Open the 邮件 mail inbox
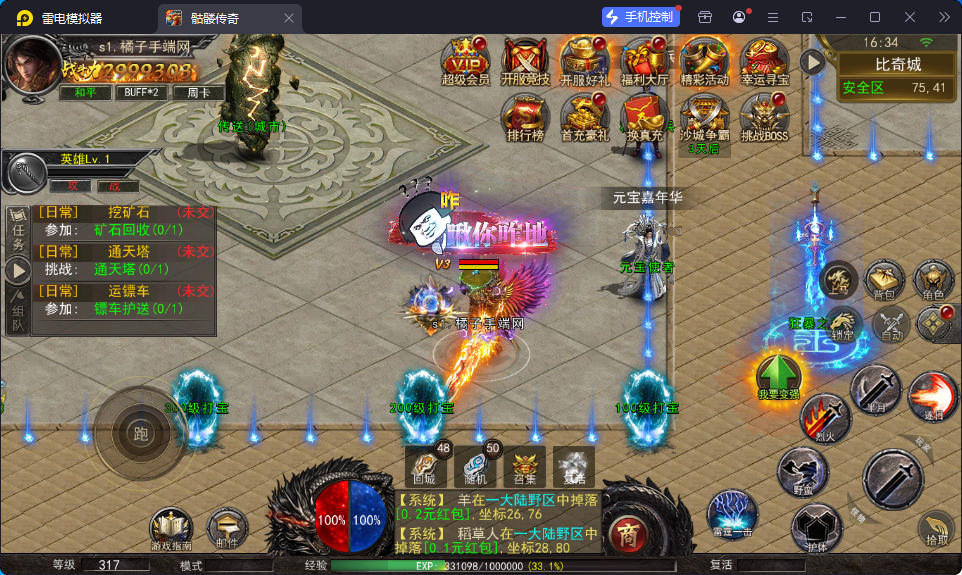962x575 pixels. (227, 529)
